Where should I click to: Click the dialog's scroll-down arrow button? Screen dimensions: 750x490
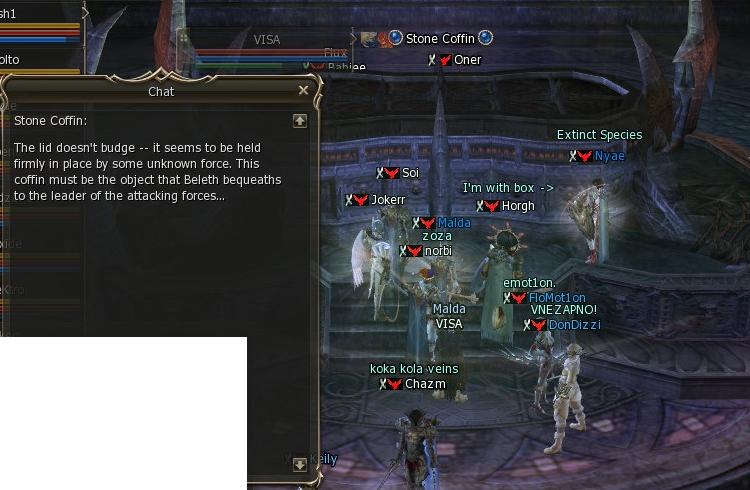click(299, 464)
